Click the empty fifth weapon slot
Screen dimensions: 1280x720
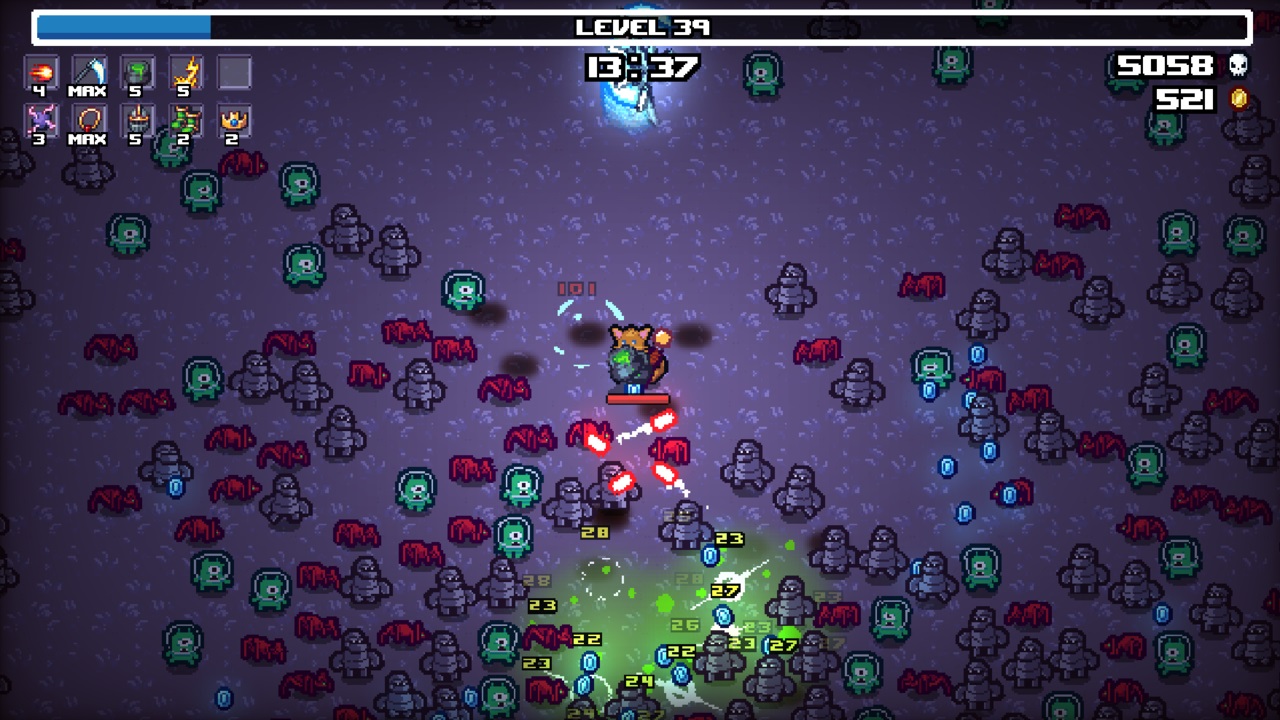234,72
